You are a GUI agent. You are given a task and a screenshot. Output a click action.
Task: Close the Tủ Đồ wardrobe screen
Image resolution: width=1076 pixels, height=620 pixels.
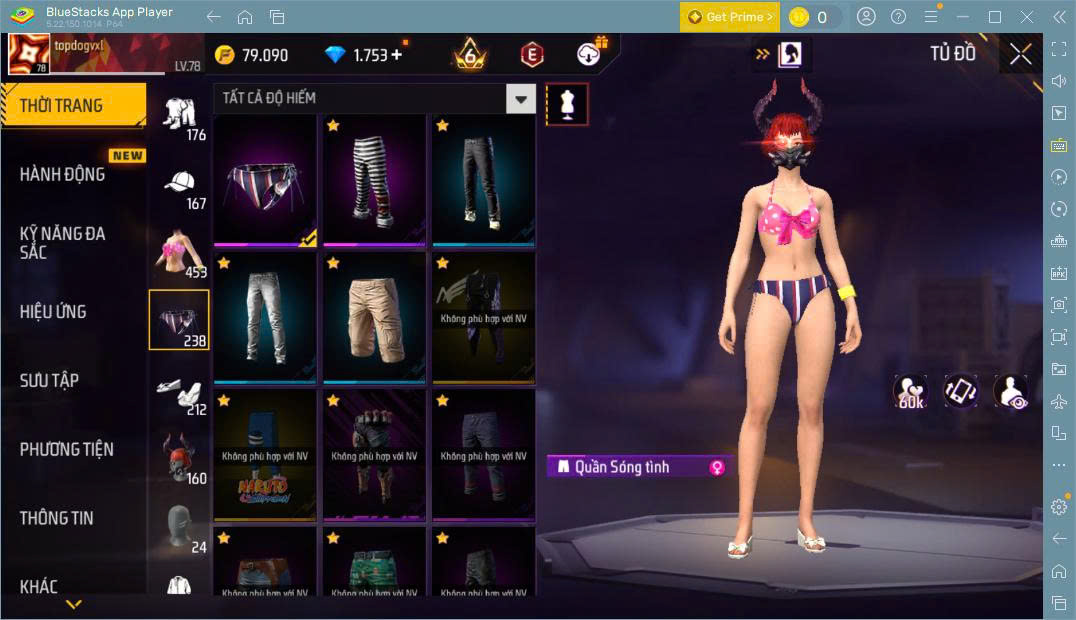1020,54
